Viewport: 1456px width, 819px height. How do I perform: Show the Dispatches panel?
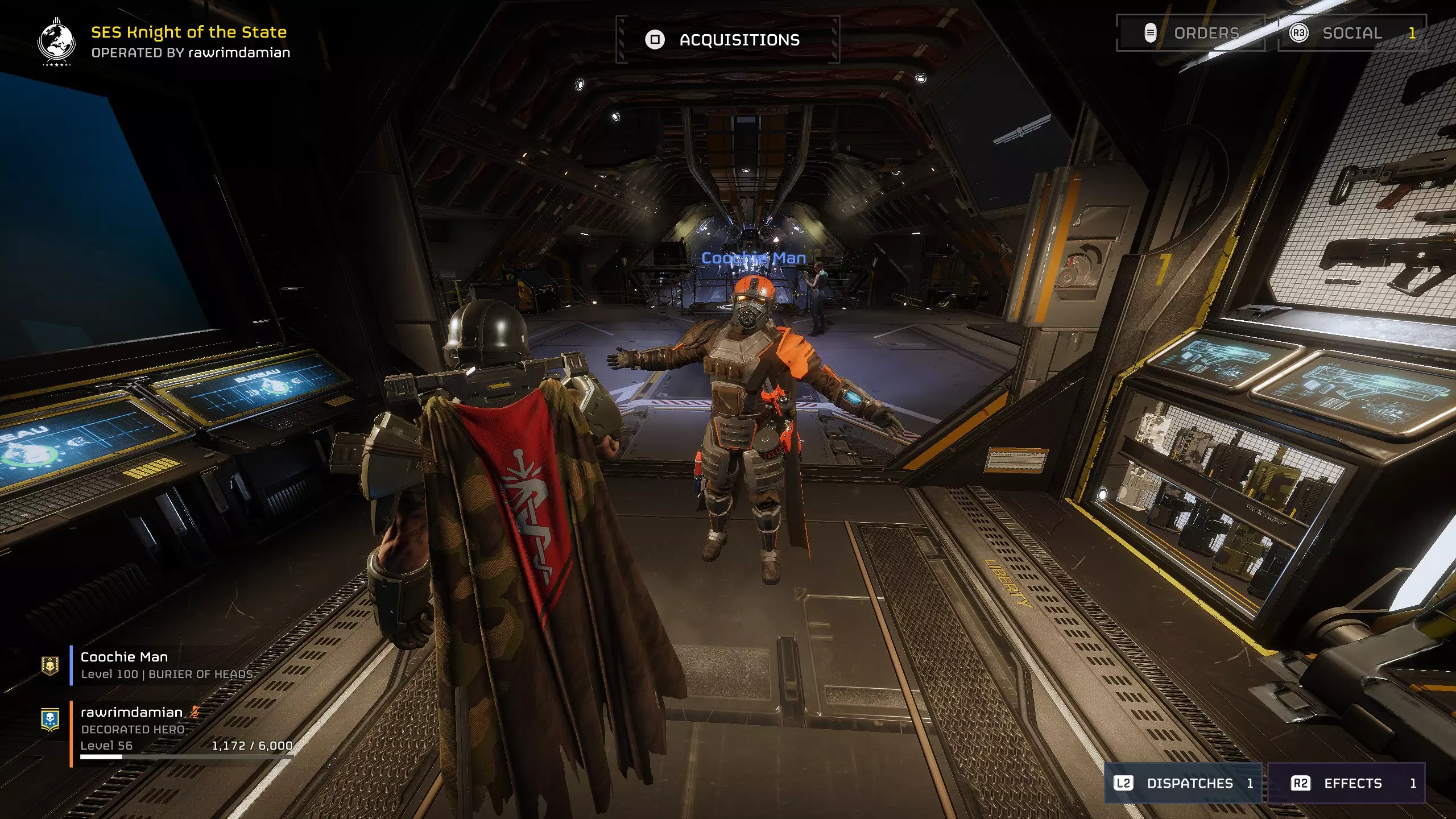tap(1183, 783)
